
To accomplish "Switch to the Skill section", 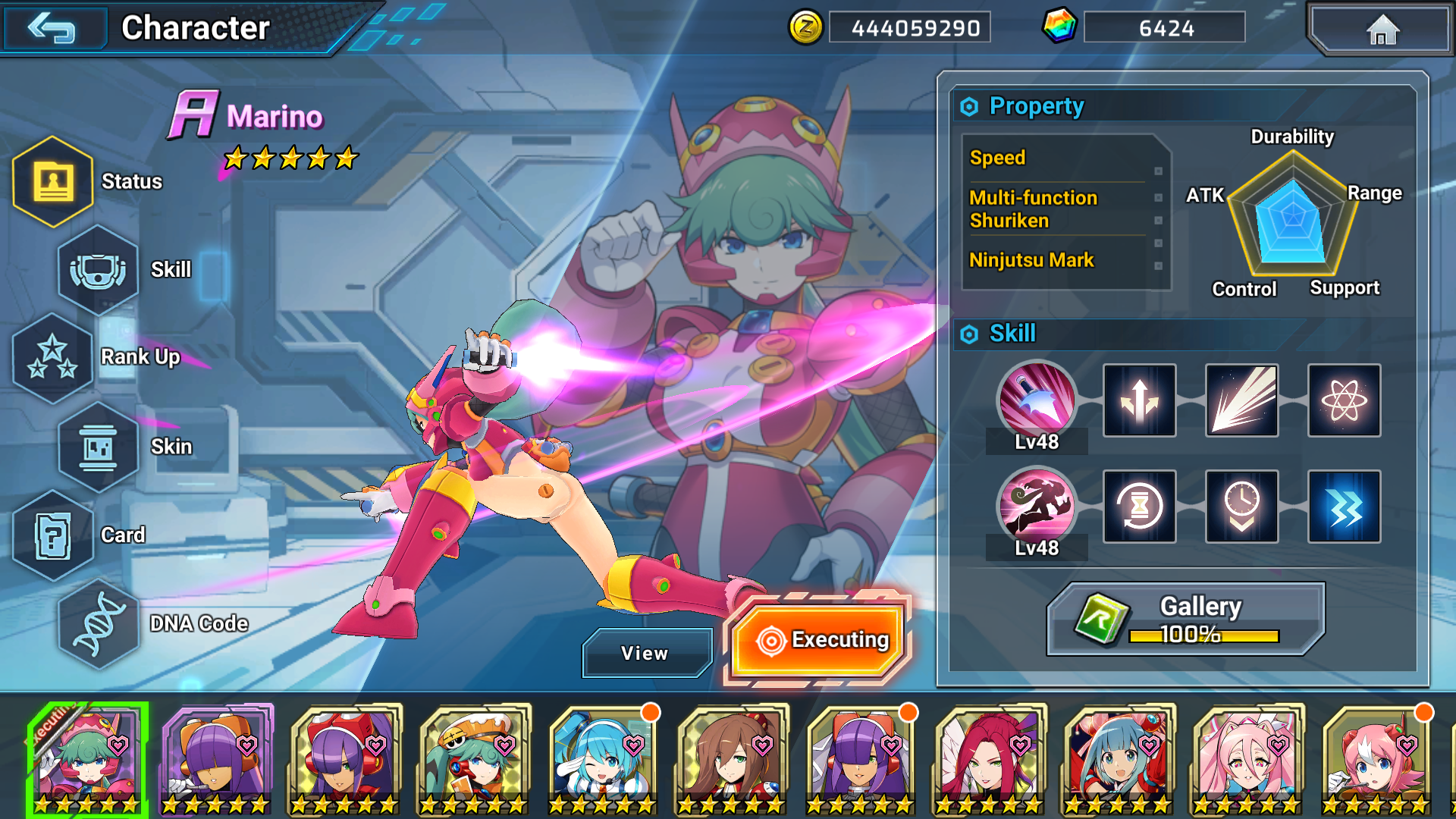I will coord(99,270).
